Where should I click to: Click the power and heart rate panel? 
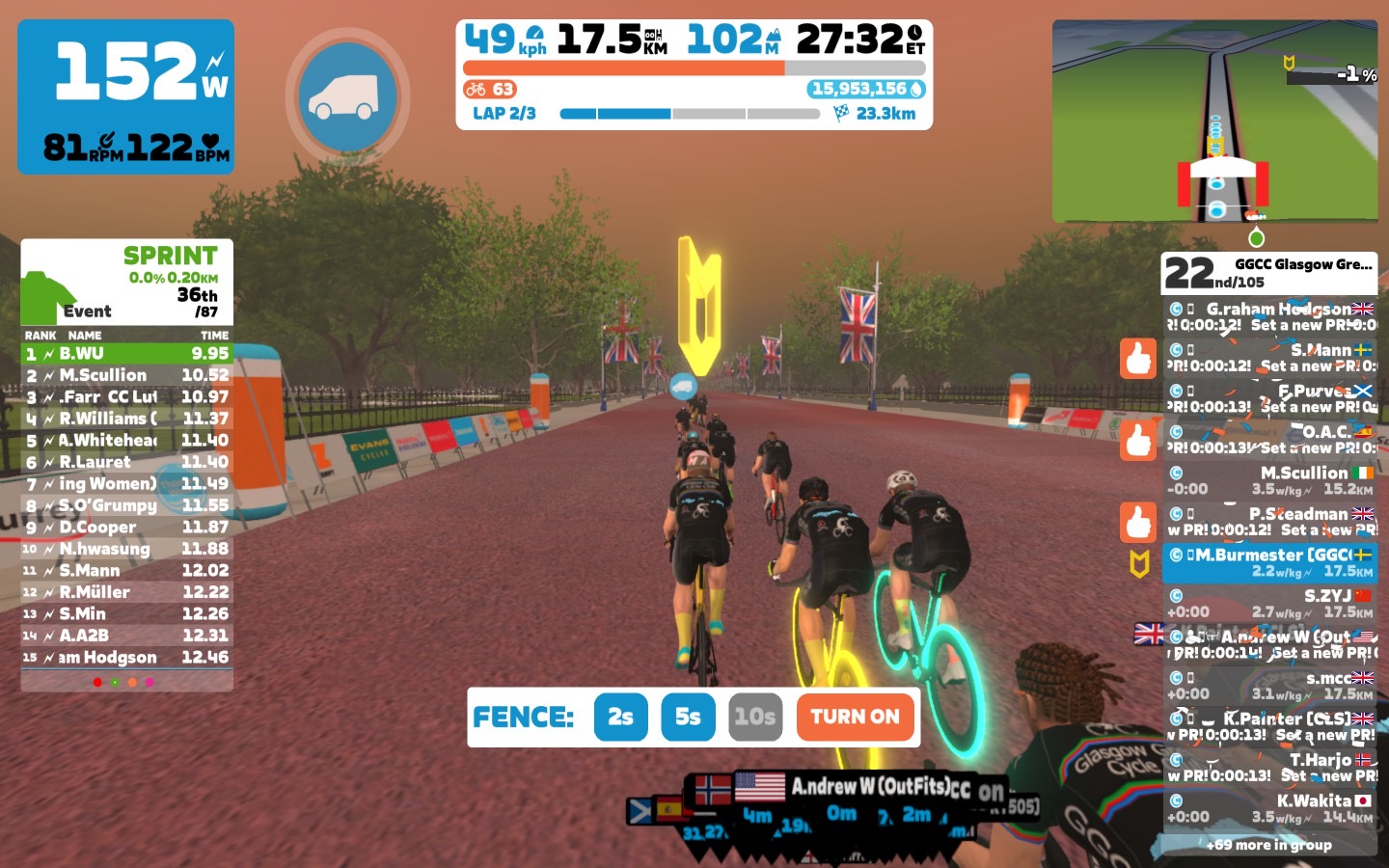pyautogui.click(x=125, y=96)
